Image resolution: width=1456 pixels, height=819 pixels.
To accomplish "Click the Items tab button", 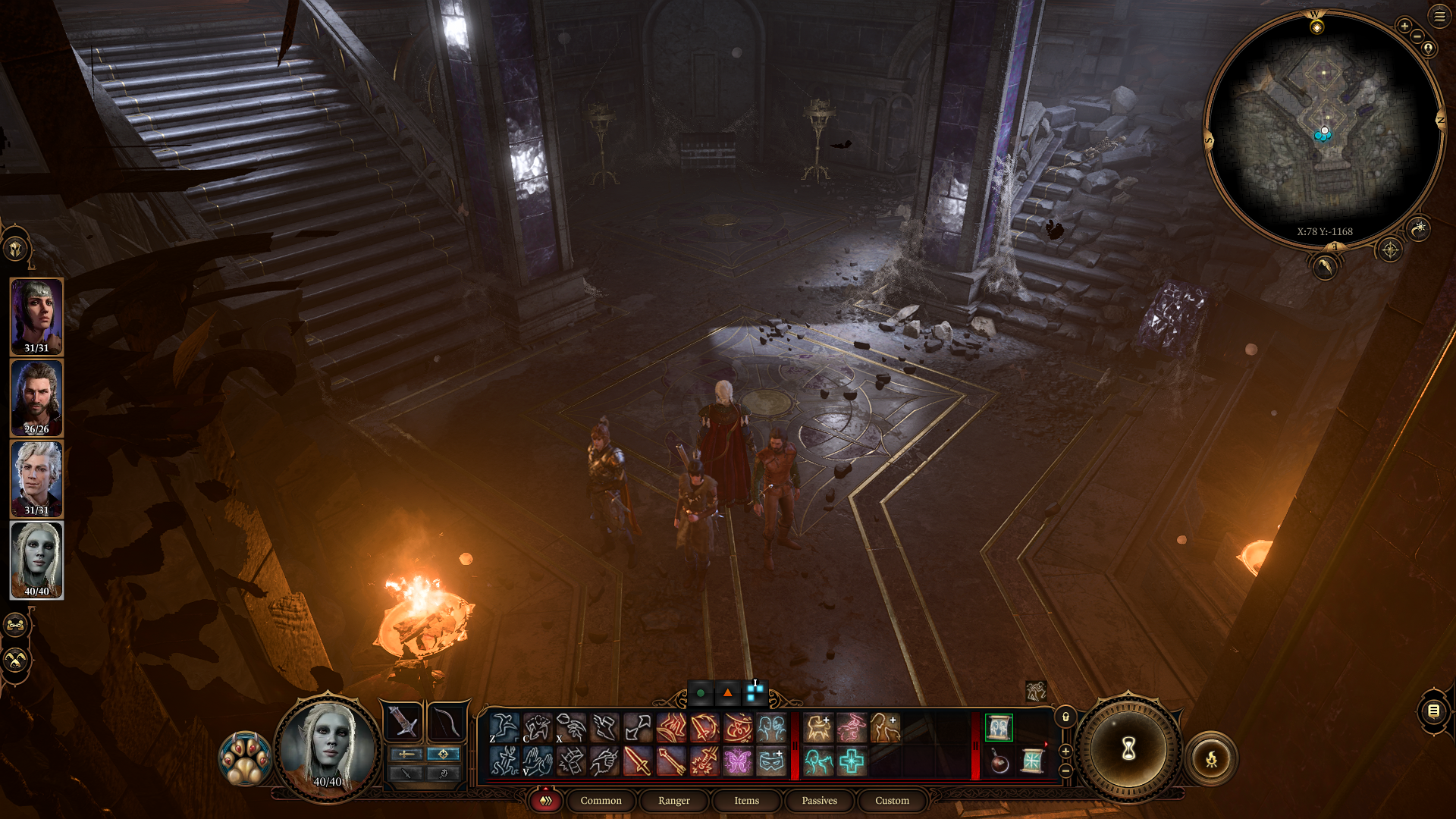I will click(746, 801).
